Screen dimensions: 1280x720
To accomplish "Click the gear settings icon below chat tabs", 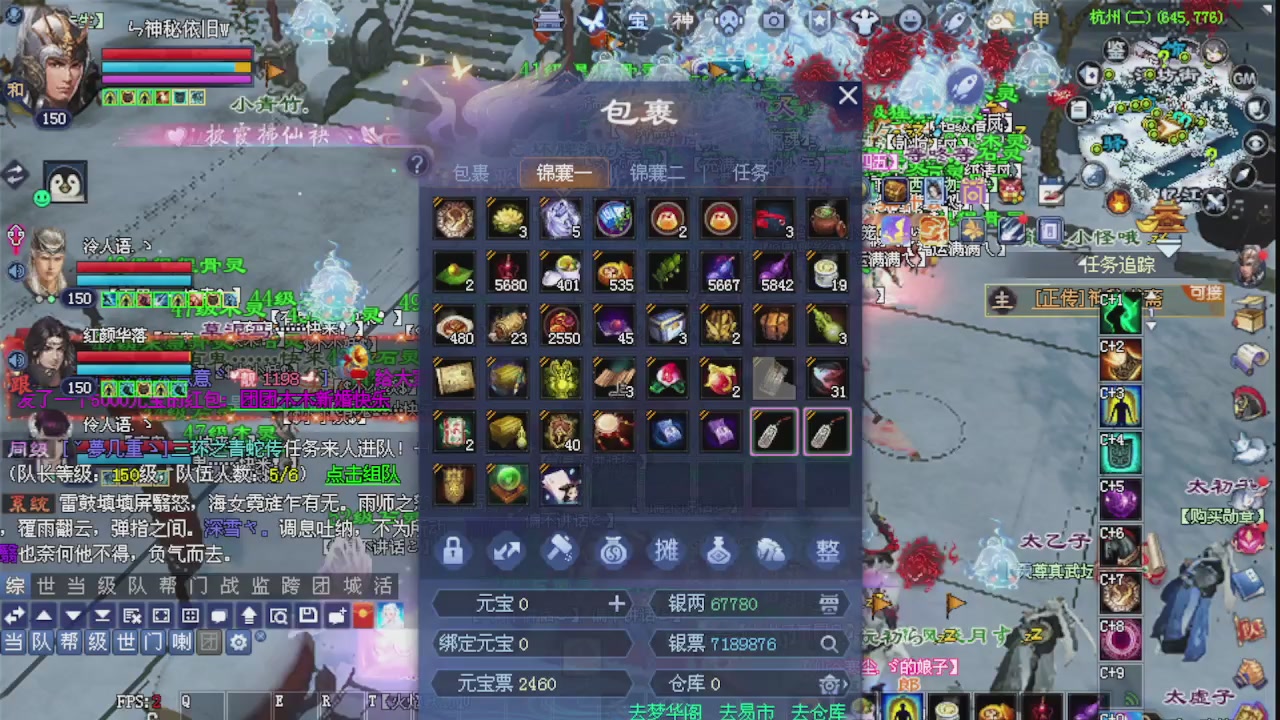I will [238, 643].
